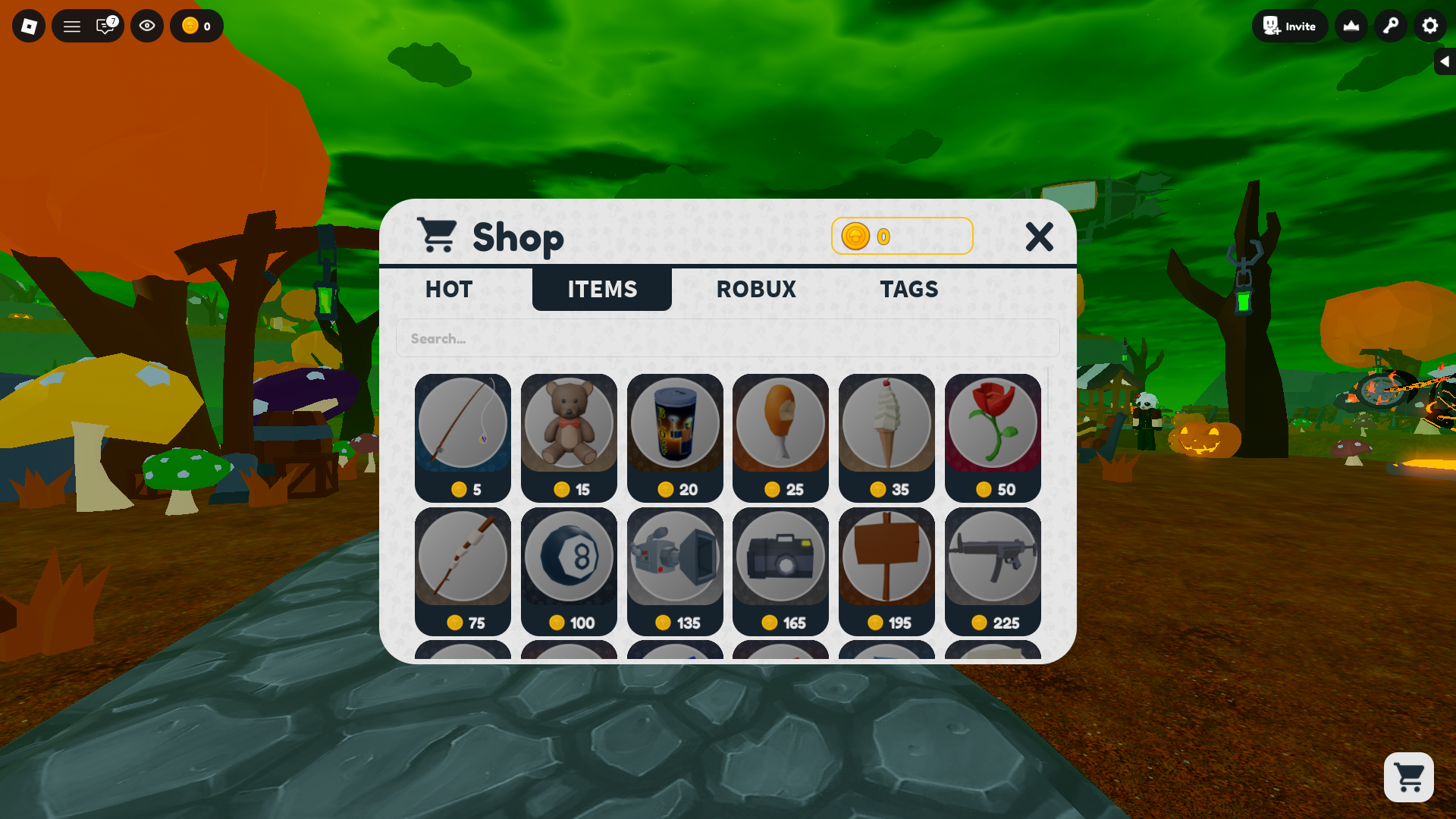The height and width of the screenshot is (819, 1456).
Task: Select the key tools icon top-right
Action: click(x=1390, y=26)
